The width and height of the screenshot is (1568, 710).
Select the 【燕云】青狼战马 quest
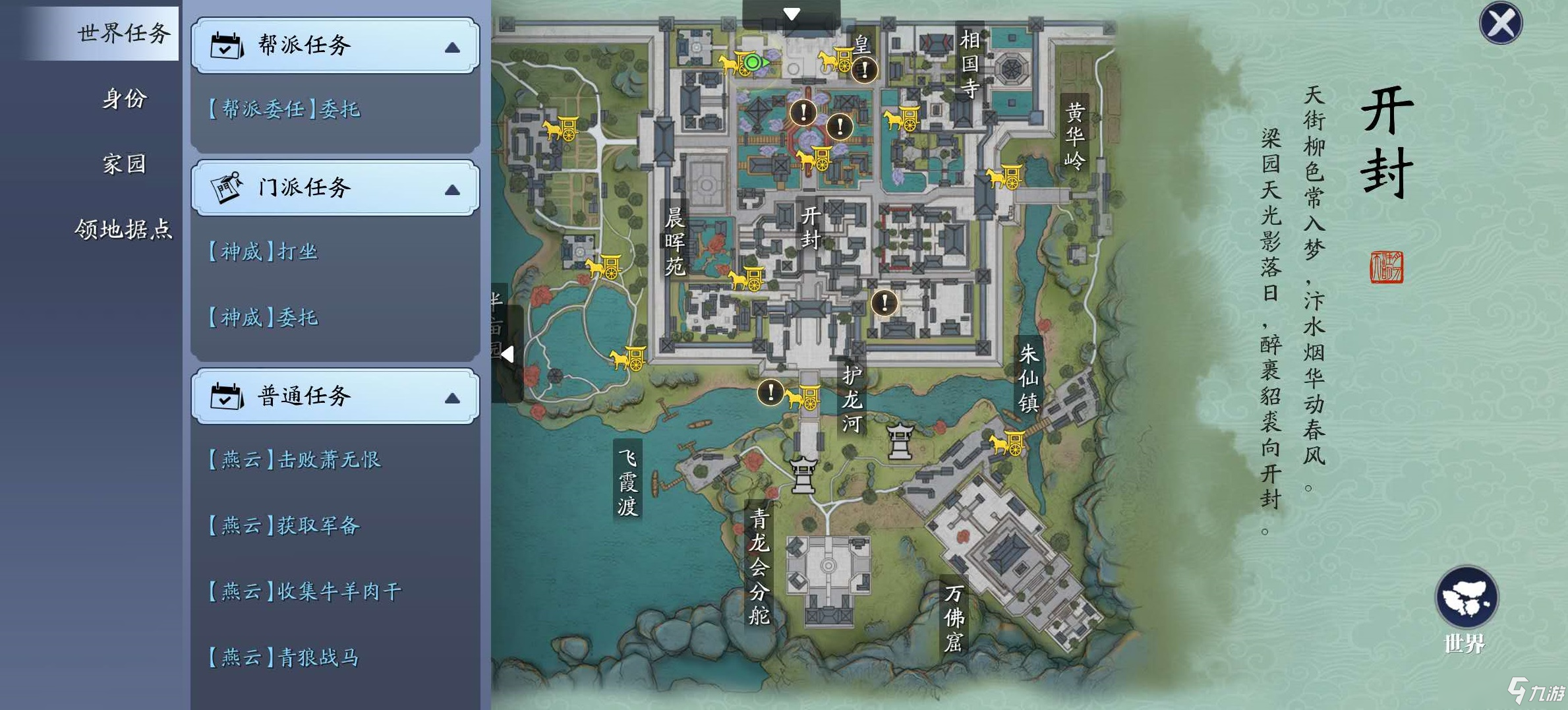pos(285,657)
